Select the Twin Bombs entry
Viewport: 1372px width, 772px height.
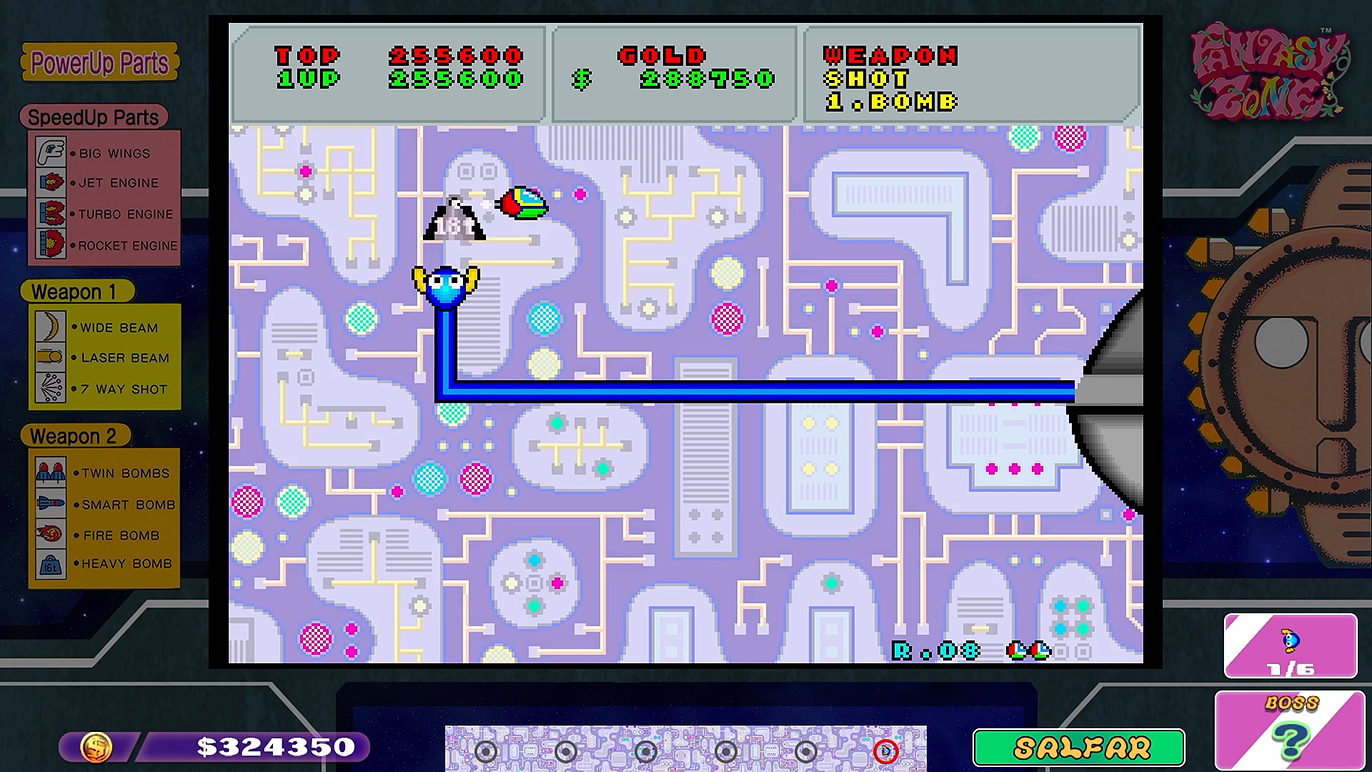[104, 473]
